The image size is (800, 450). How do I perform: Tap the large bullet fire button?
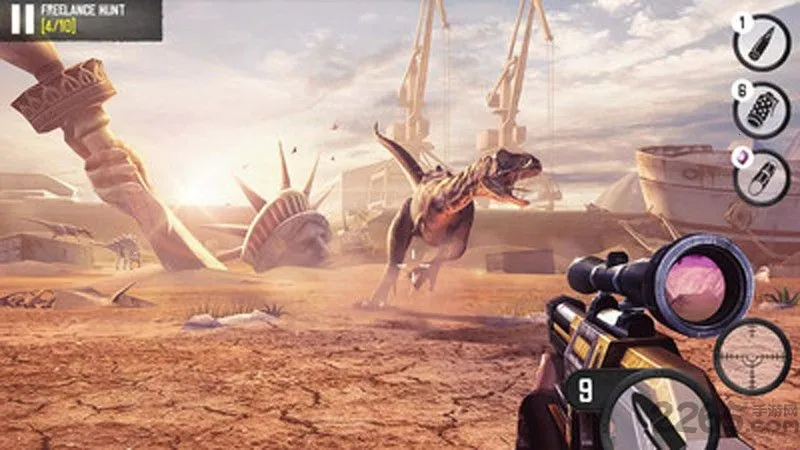[650, 415]
